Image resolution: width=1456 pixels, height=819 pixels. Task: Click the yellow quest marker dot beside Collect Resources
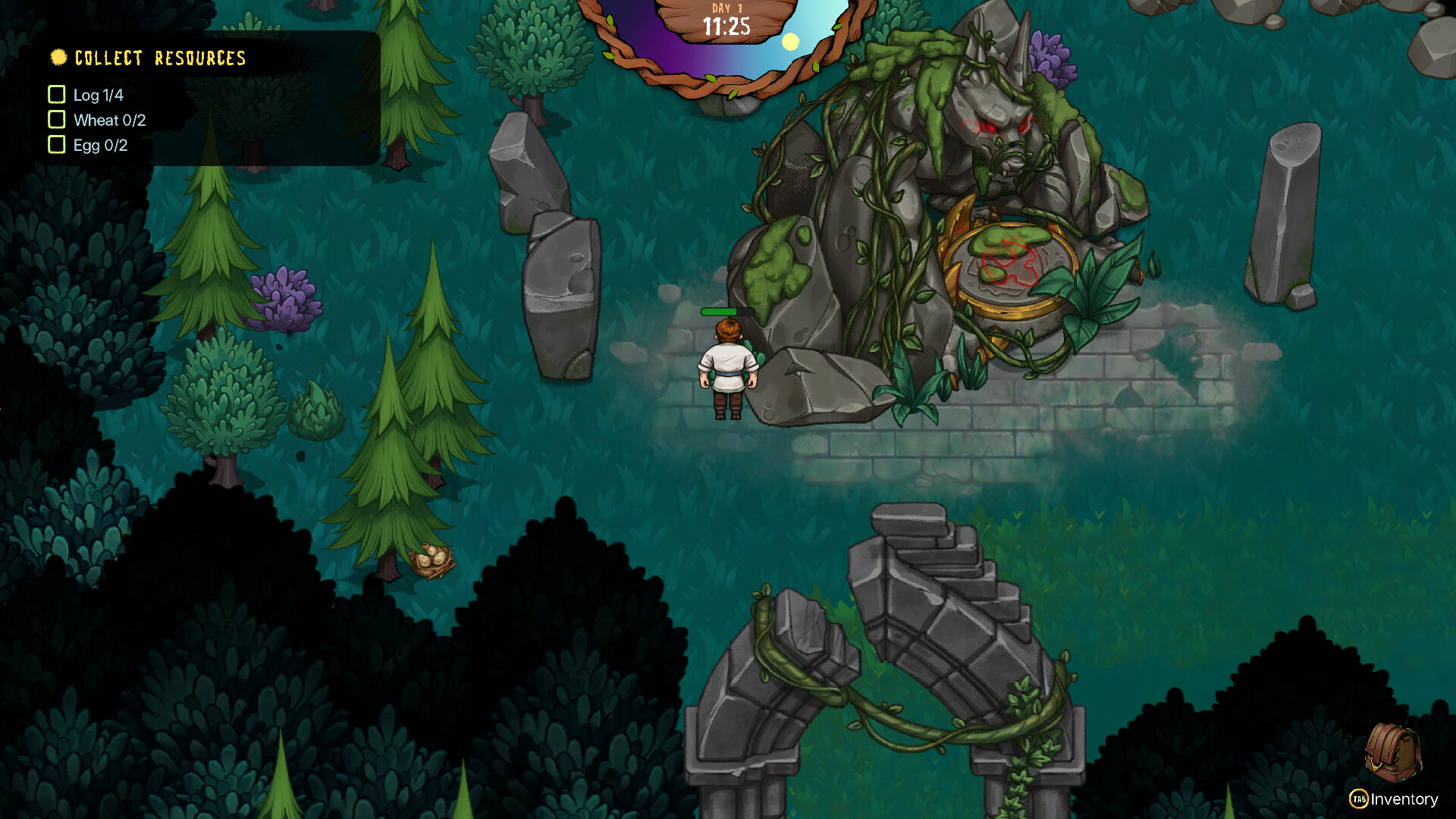[x=59, y=57]
